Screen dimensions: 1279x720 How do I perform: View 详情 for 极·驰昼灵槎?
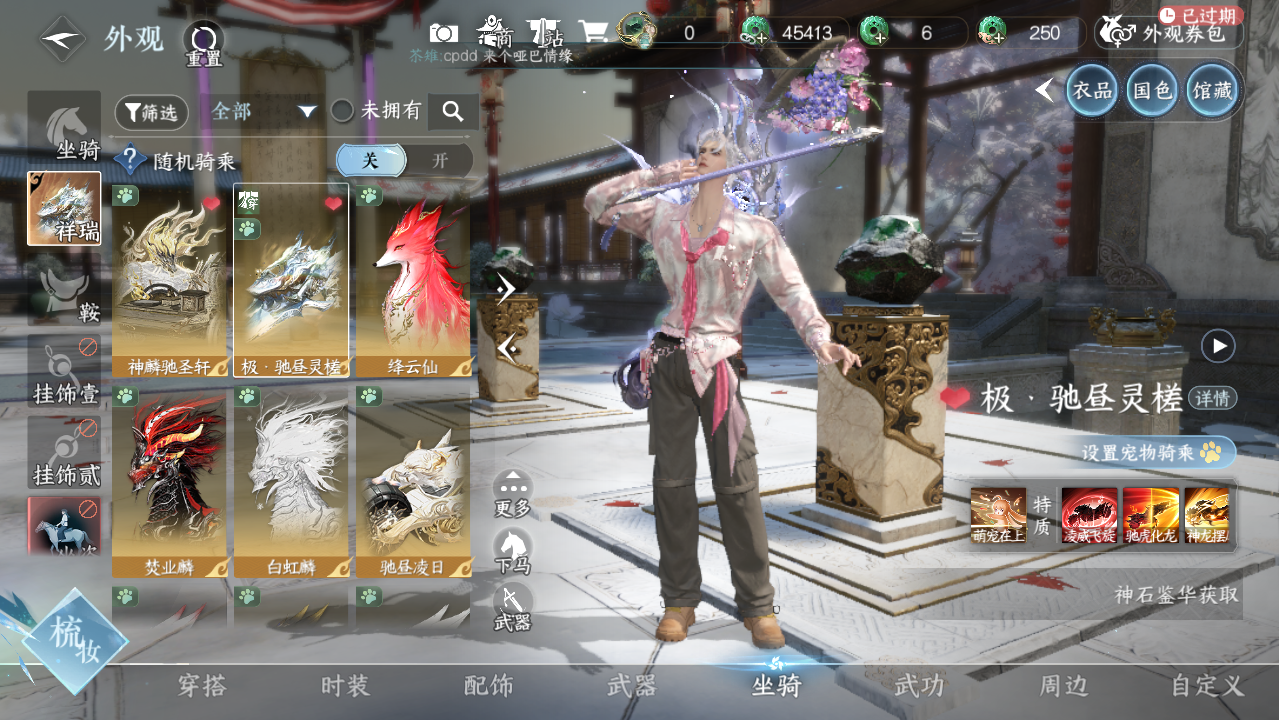1214,398
